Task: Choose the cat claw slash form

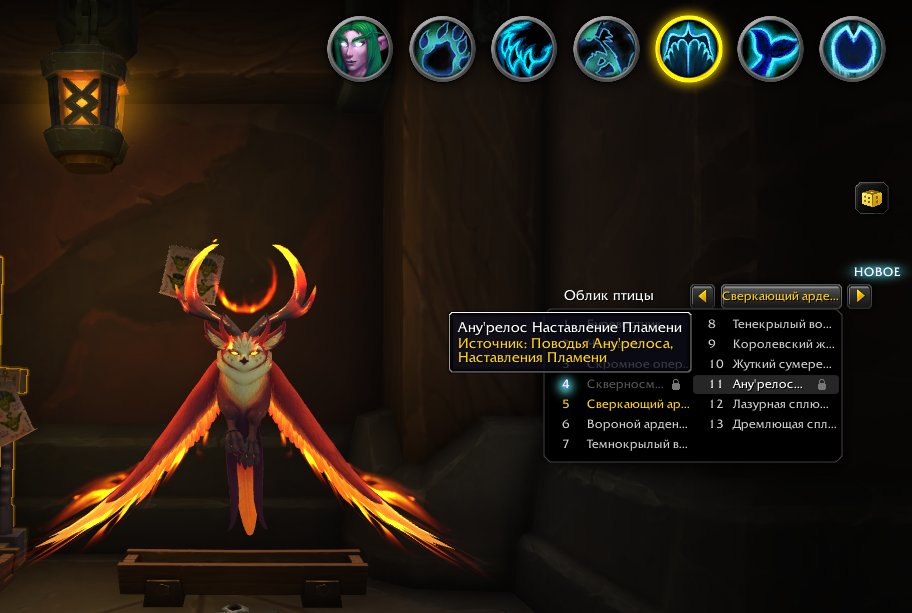Action: pyautogui.click(x=524, y=50)
